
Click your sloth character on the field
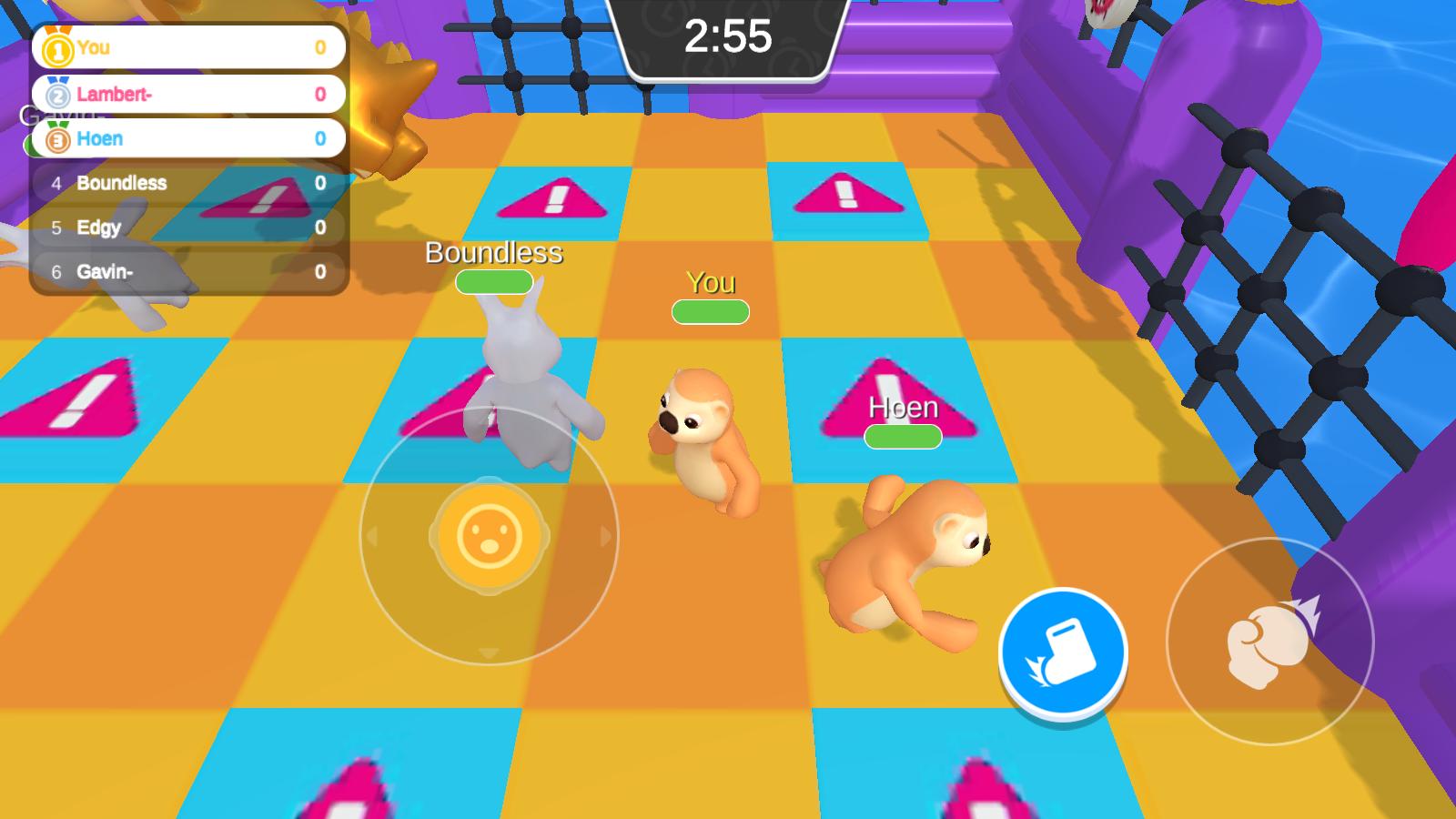tap(705, 437)
